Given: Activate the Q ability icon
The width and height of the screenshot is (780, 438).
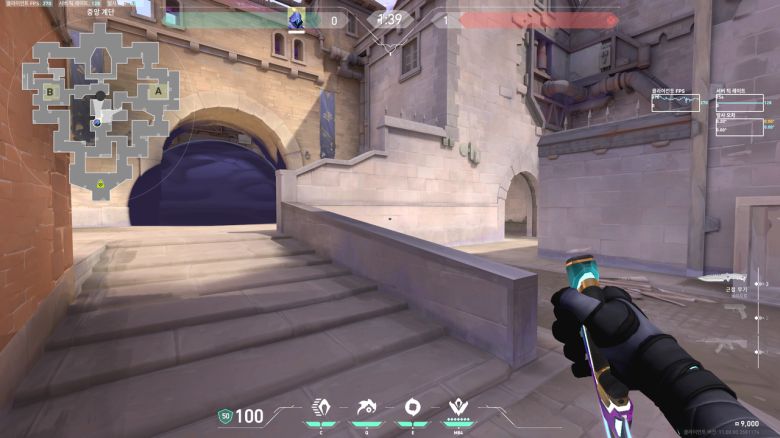Looking at the screenshot, I should tap(367, 408).
